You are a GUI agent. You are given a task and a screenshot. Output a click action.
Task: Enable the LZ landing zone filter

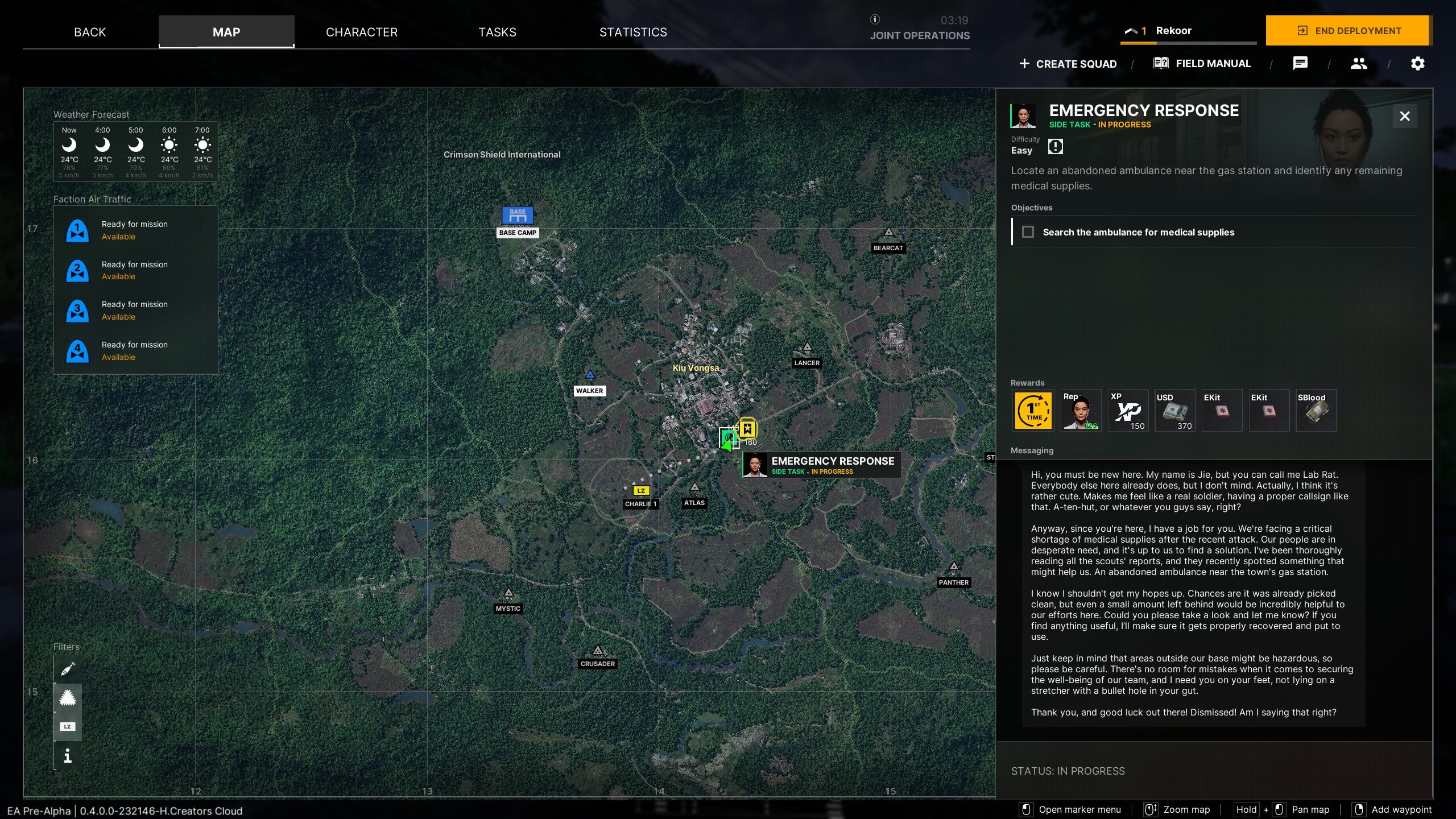point(67,726)
